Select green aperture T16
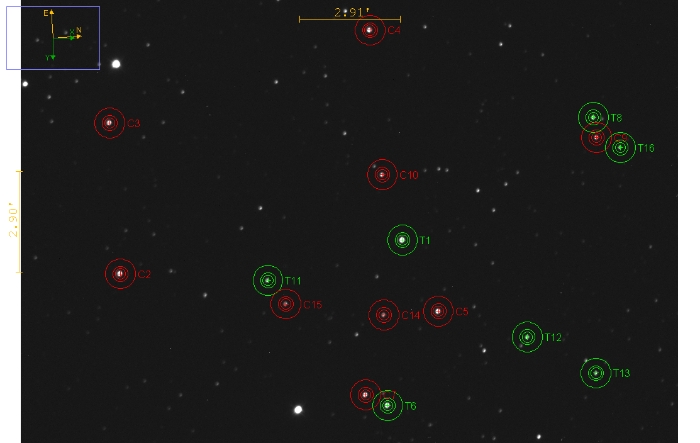This screenshot has width=700, height=443. point(620,148)
